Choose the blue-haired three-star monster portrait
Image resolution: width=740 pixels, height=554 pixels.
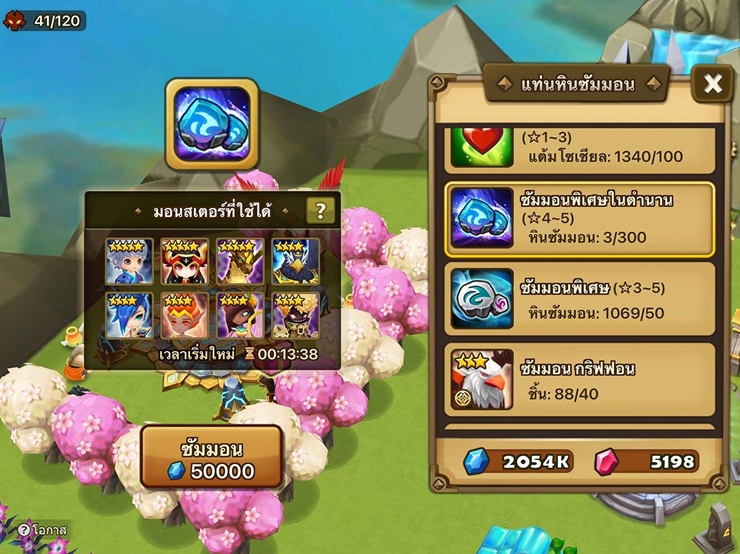[x=130, y=315]
